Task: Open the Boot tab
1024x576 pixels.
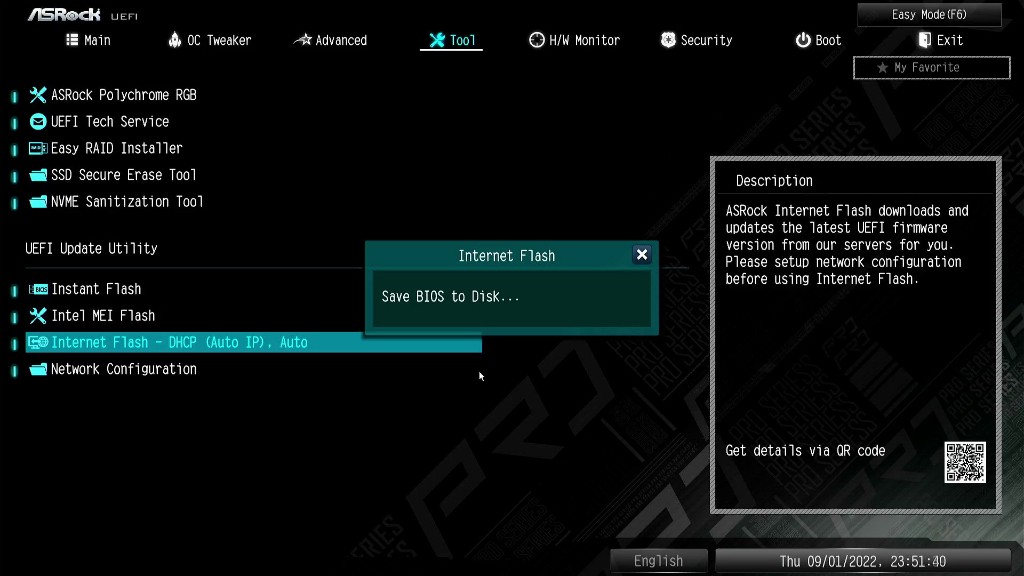Action: pyautogui.click(x=818, y=40)
